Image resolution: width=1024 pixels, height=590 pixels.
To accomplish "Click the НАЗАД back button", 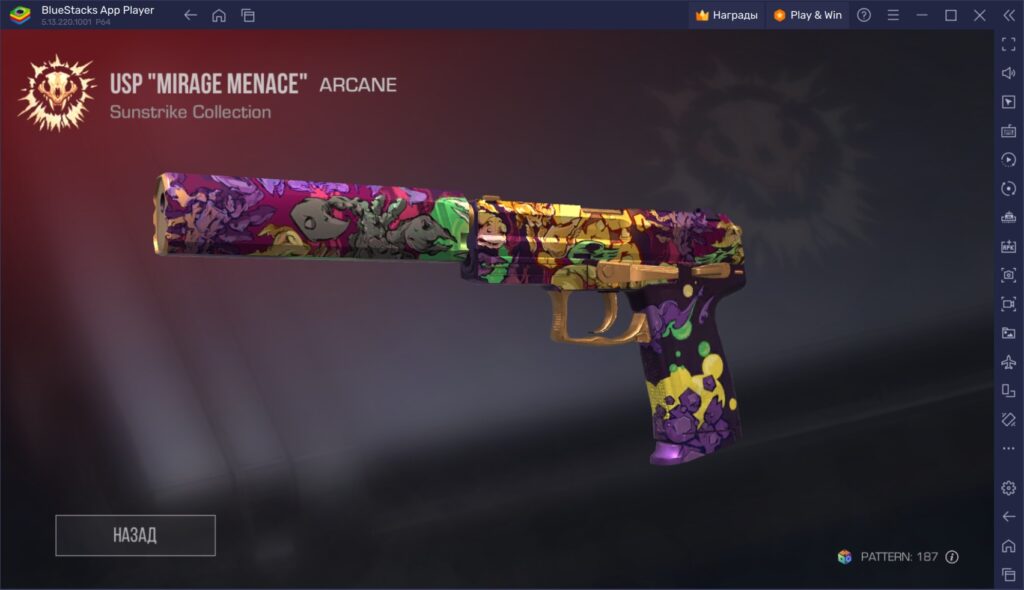I will [135, 535].
